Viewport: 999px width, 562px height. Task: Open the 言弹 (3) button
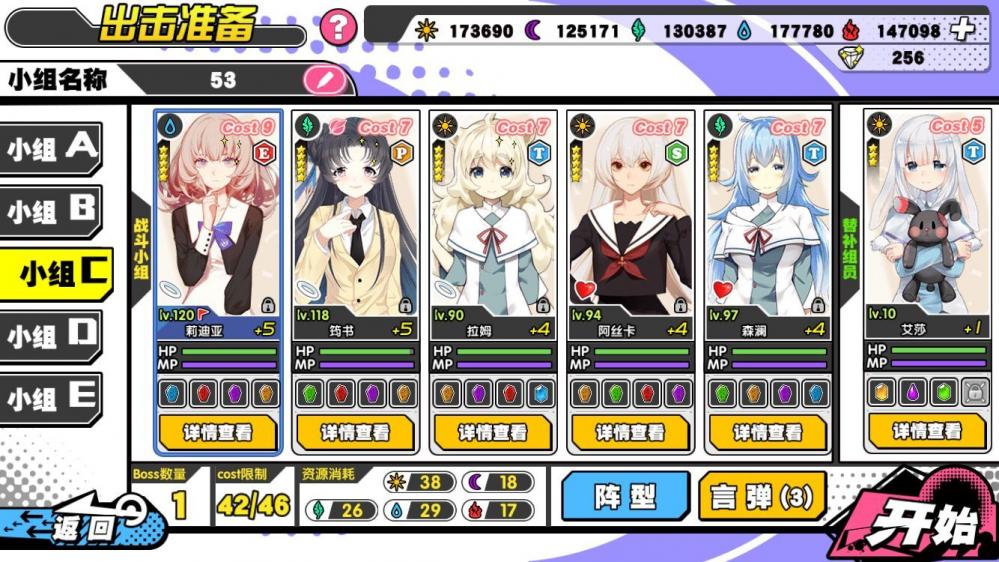pyautogui.click(x=762, y=496)
